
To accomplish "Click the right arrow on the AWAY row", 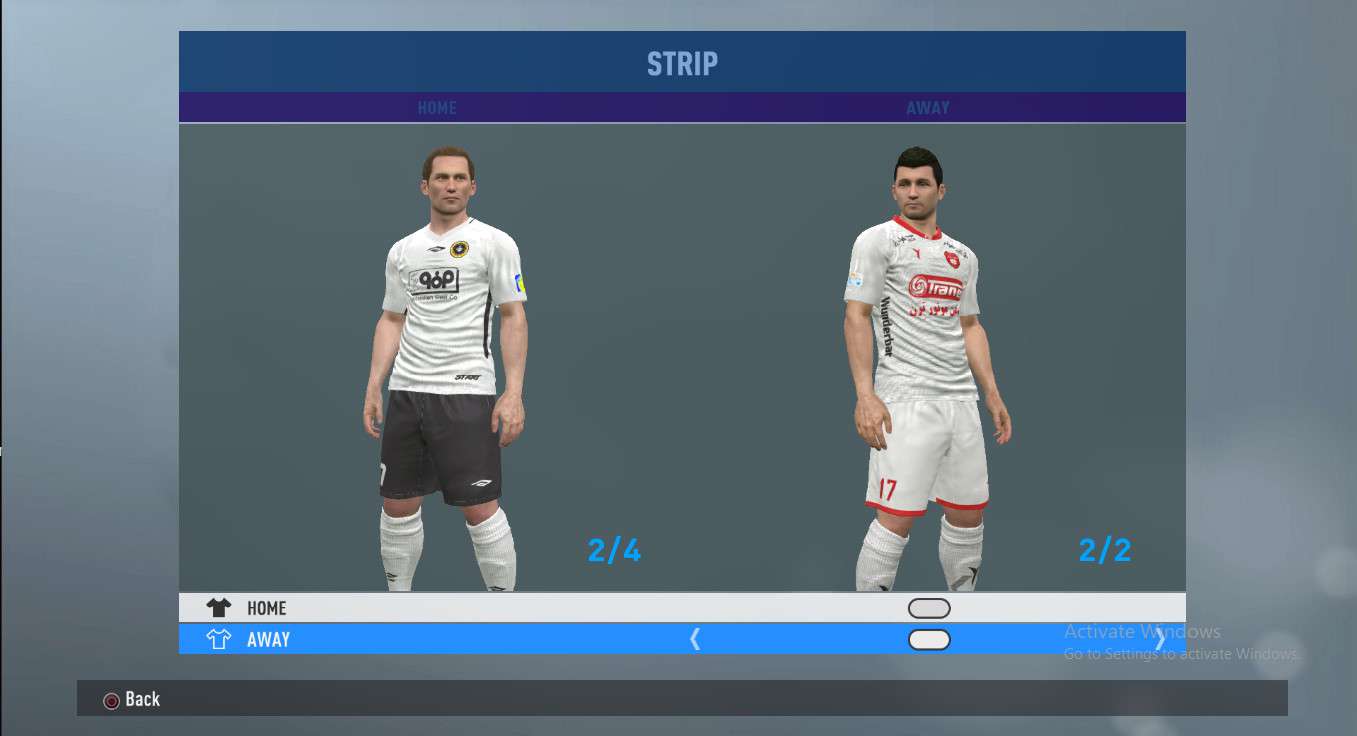I will pyautogui.click(x=1160, y=641).
